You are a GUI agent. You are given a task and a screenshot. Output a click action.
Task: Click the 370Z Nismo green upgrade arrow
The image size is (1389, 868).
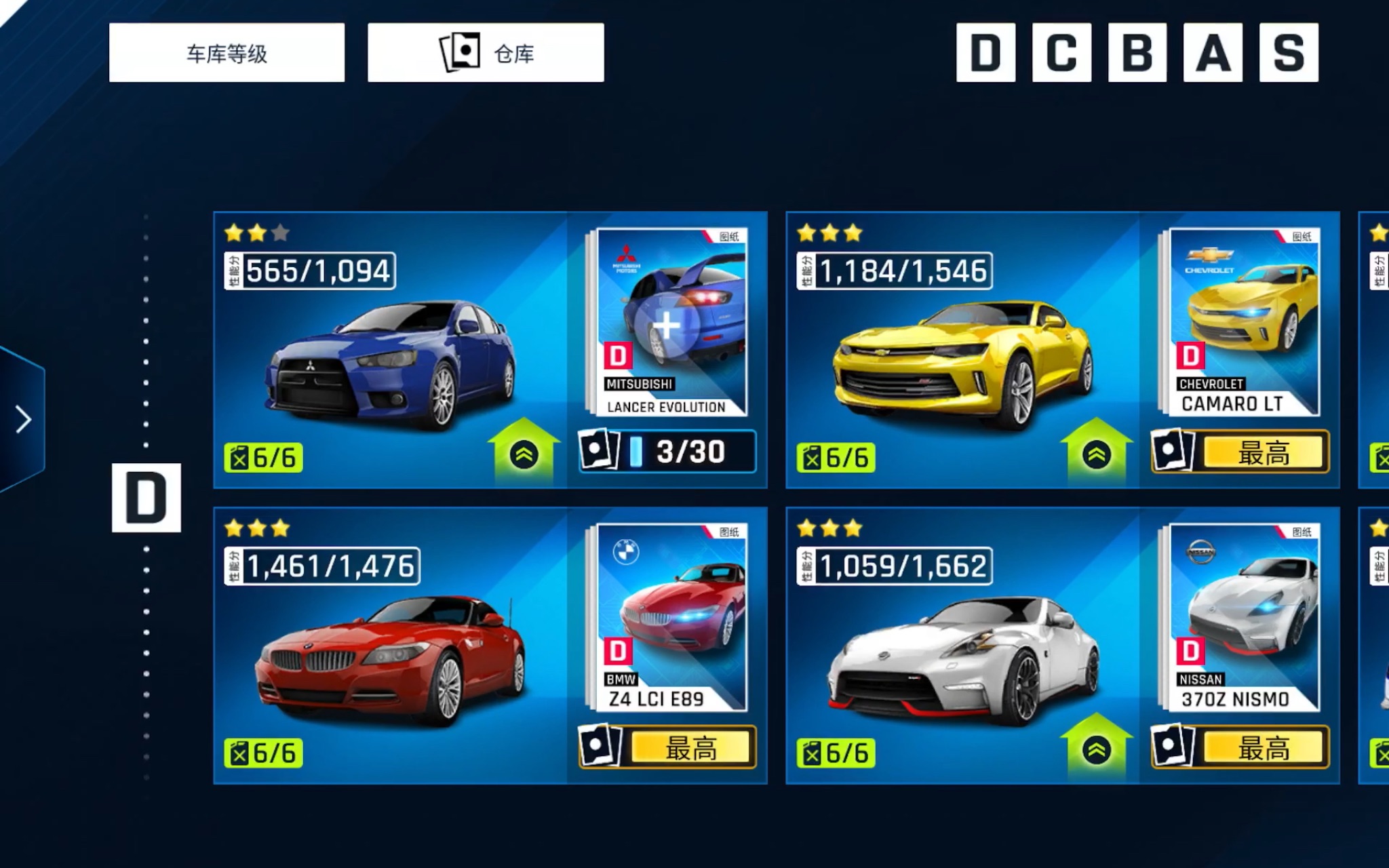coord(1096,748)
